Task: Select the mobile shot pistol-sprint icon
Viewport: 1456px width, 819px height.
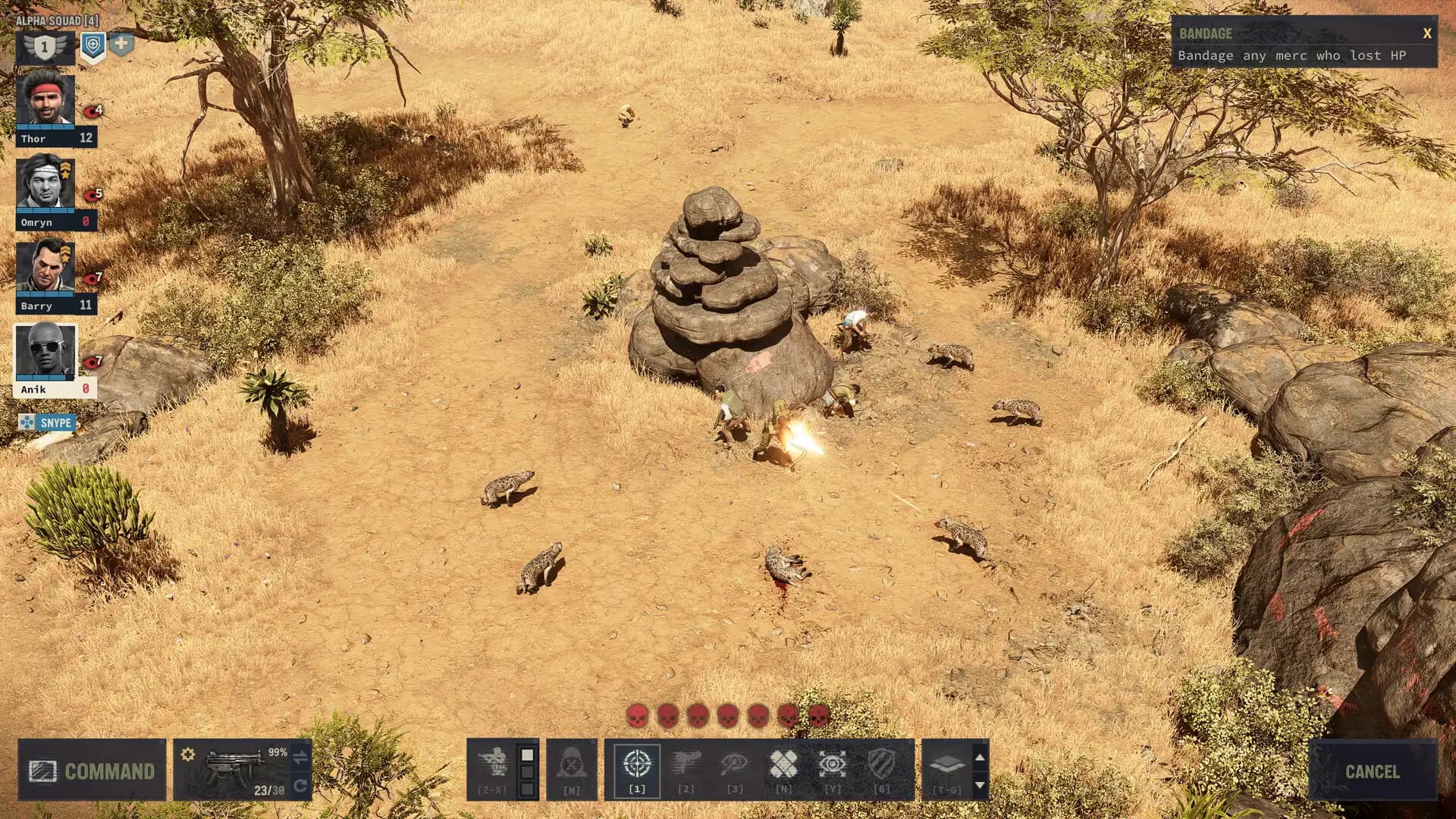Action: 736,762
